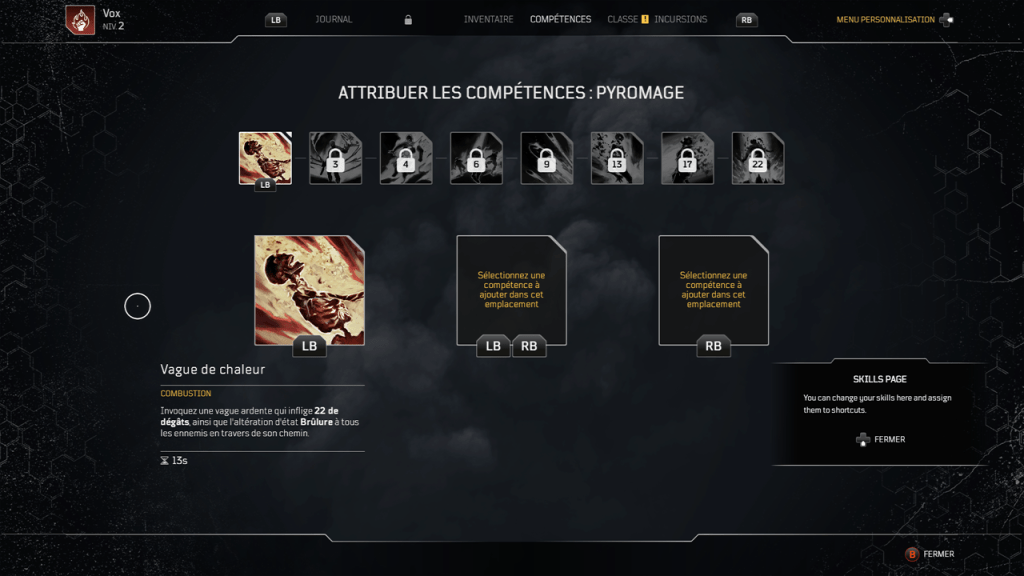Image resolution: width=1024 pixels, height=576 pixels.
Task: Click the skill locked until level 6
Action: coord(476,158)
